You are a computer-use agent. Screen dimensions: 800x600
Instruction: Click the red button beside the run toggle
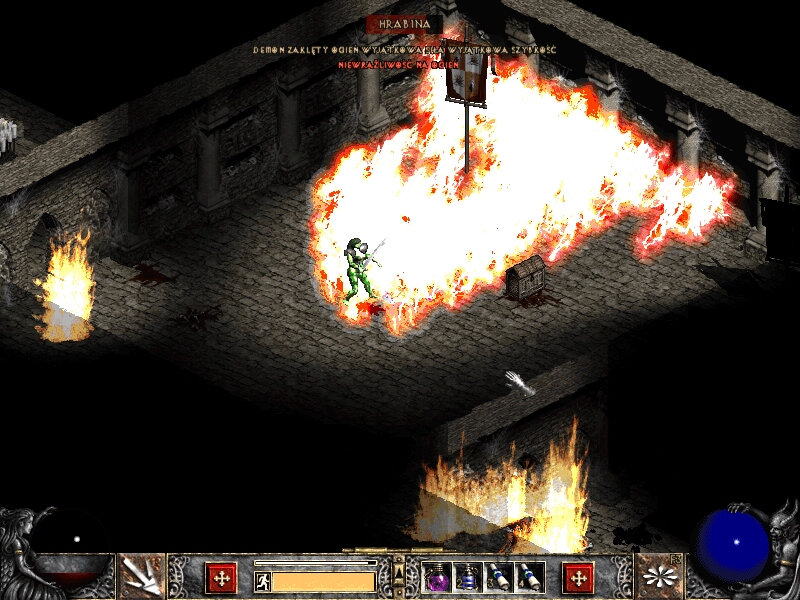[221, 578]
